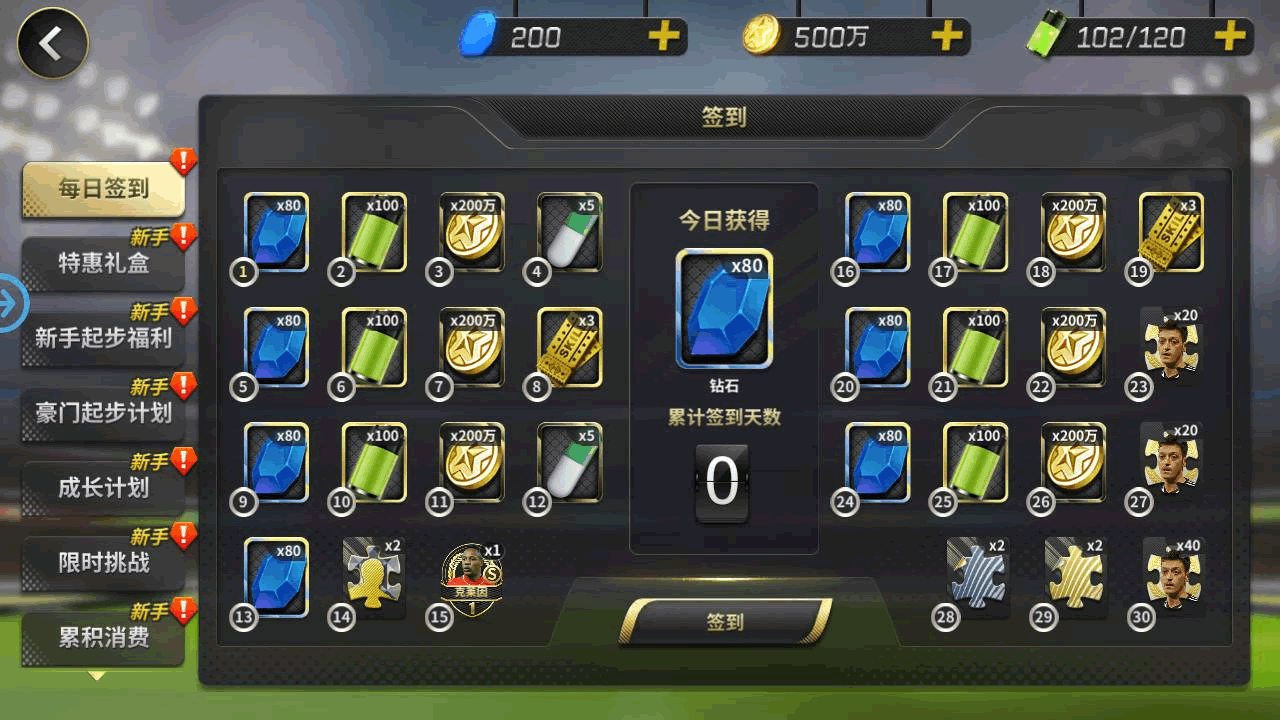The width and height of the screenshot is (1280, 720).
Task: Select the day 19 skill ticket reward
Action: pyautogui.click(x=1171, y=232)
